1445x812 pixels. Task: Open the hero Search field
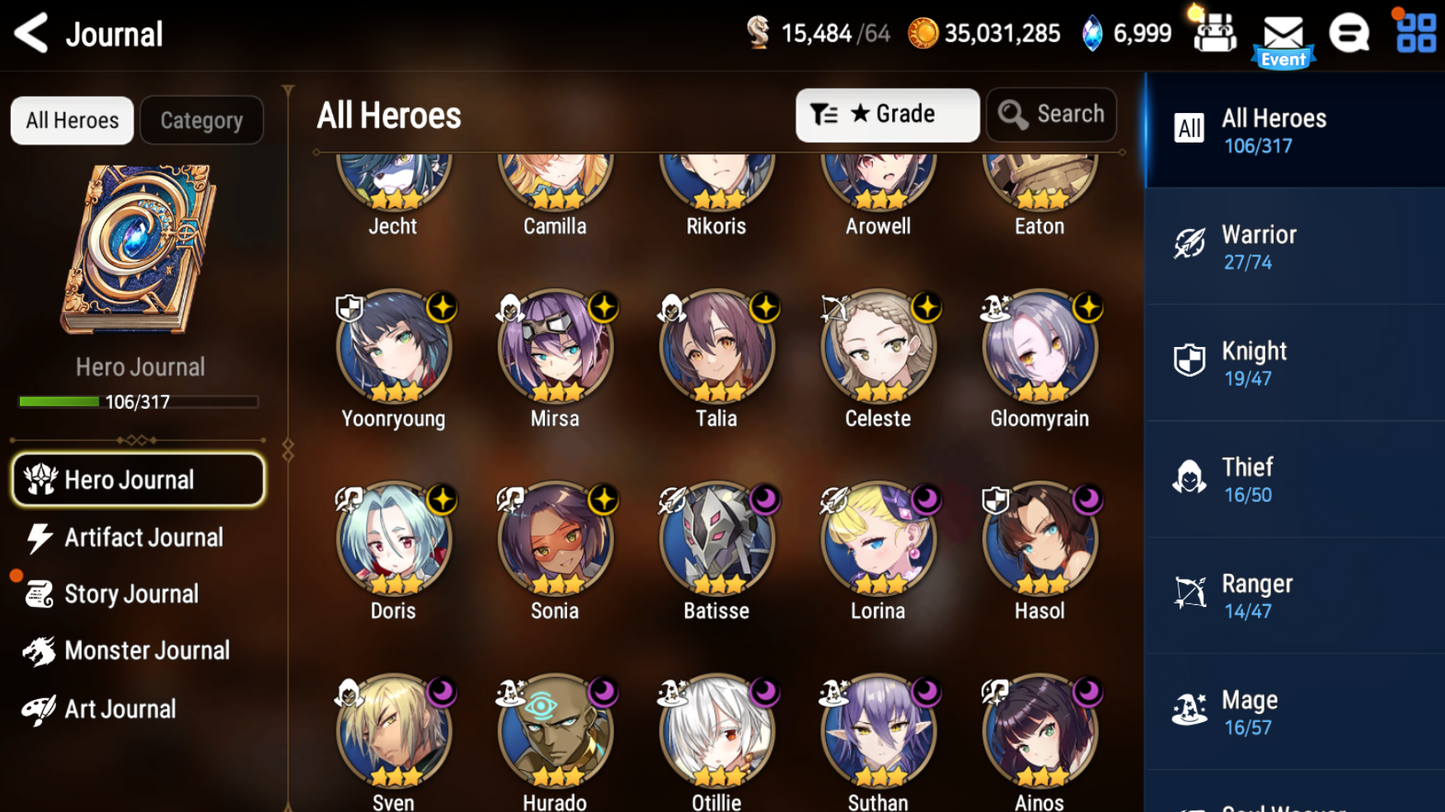(1051, 115)
